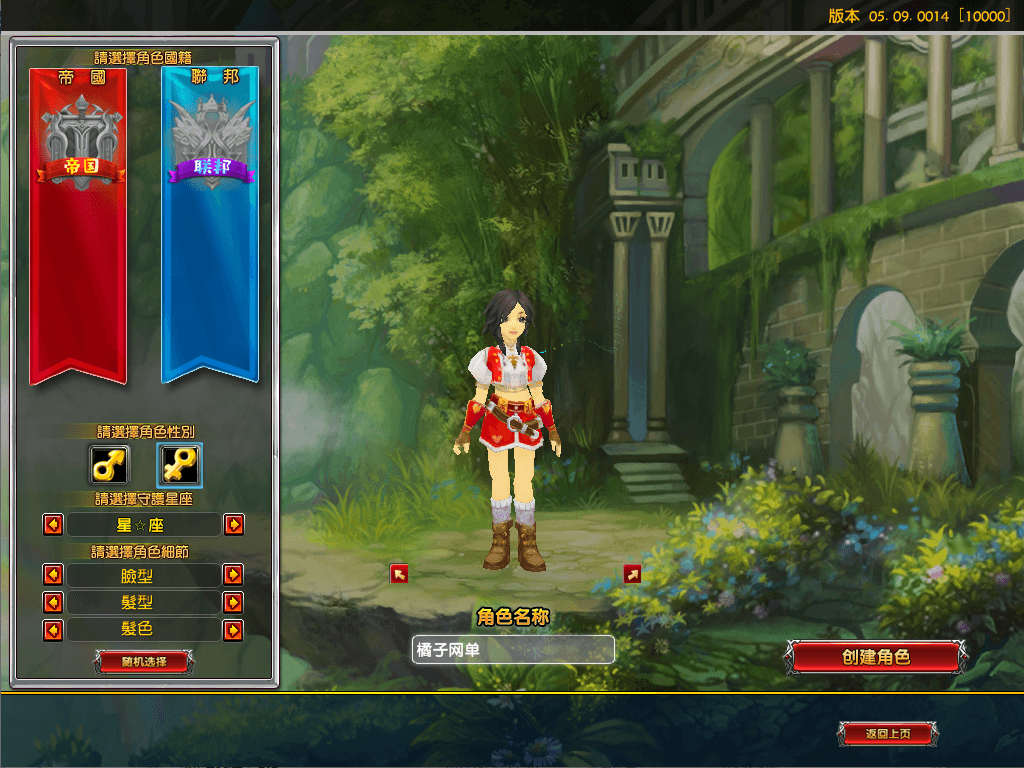Select the male gender icon
This screenshot has width=1024, height=768.
click(x=109, y=465)
